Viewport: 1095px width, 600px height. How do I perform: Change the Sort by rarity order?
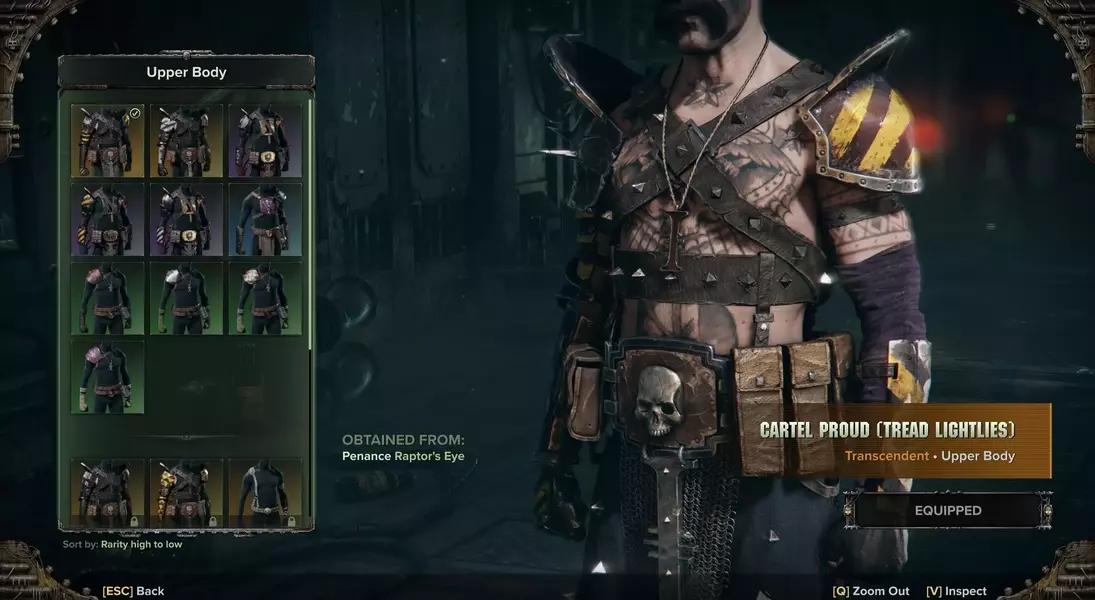click(122, 545)
